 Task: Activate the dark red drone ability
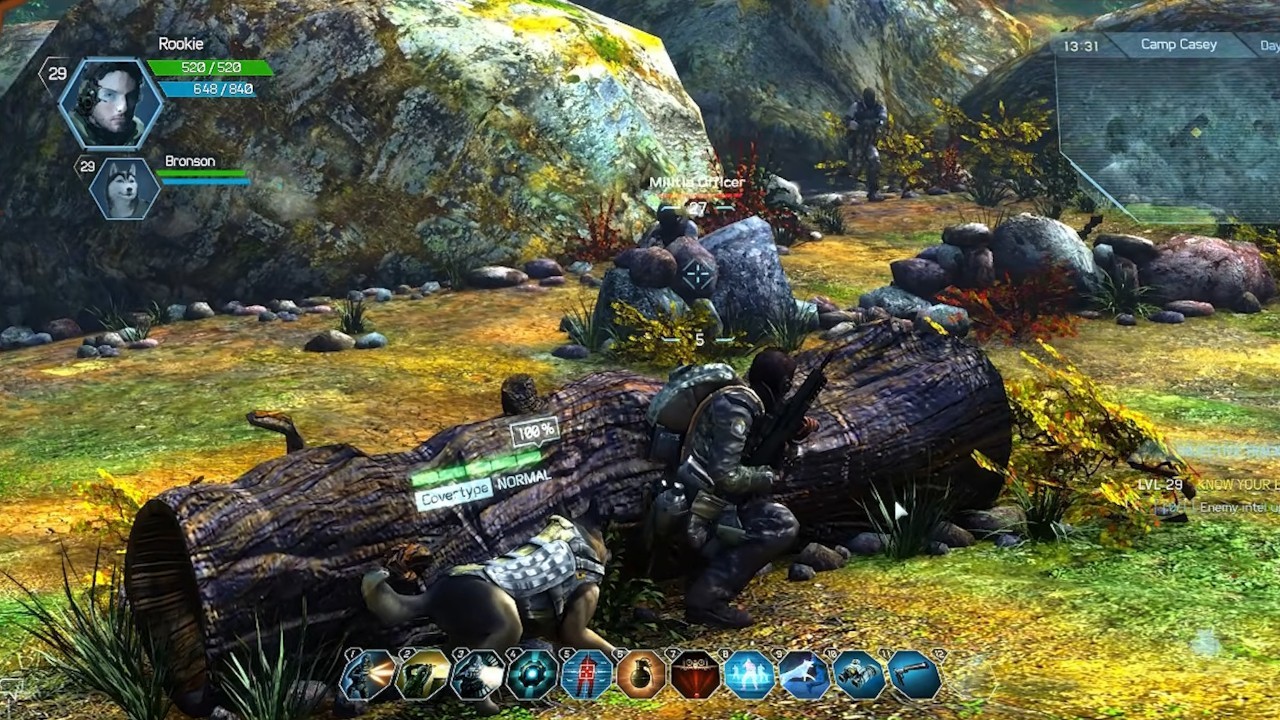(x=696, y=674)
